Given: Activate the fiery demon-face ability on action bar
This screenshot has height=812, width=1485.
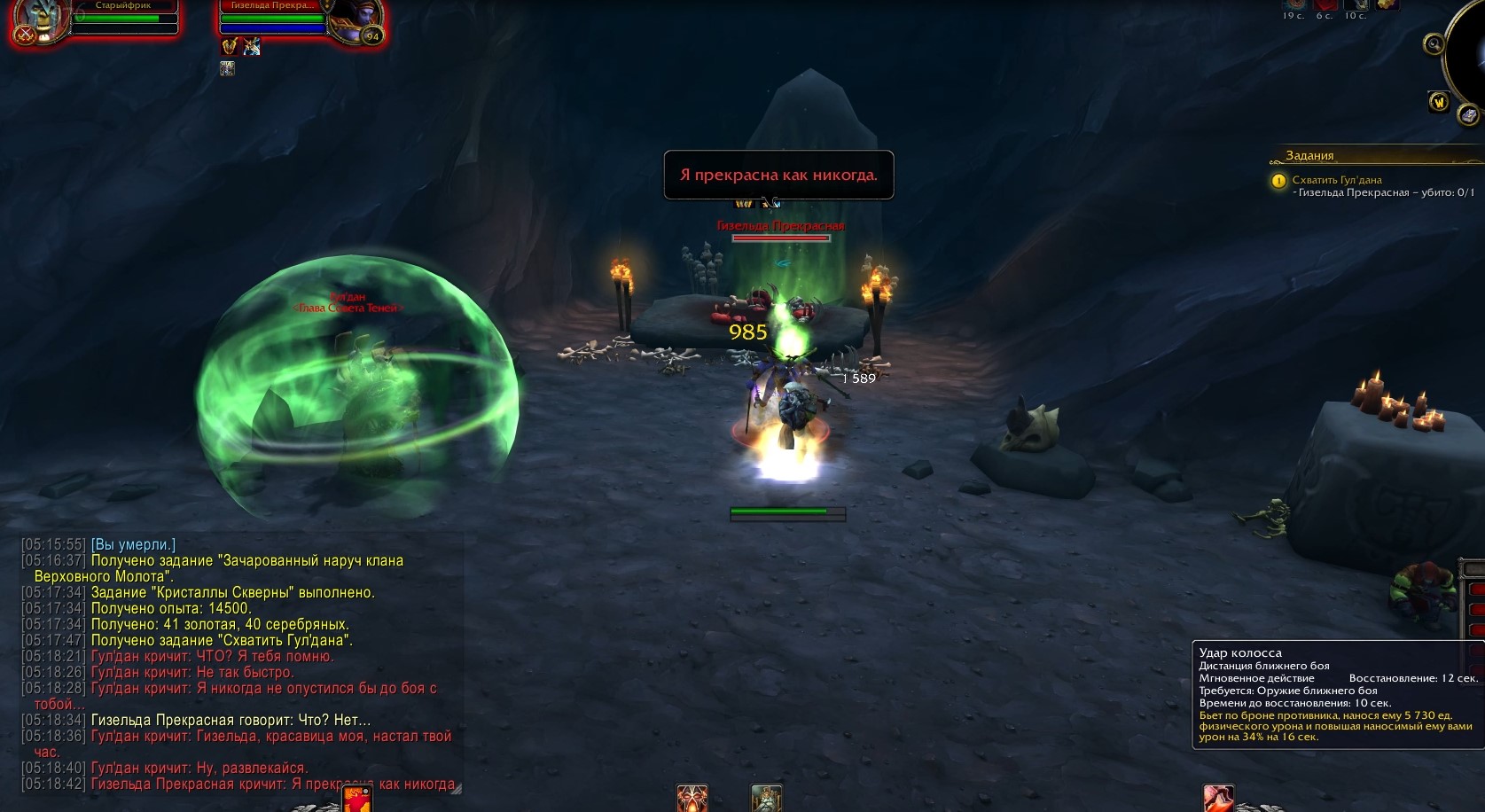Looking at the screenshot, I should pyautogui.click(x=692, y=799).
